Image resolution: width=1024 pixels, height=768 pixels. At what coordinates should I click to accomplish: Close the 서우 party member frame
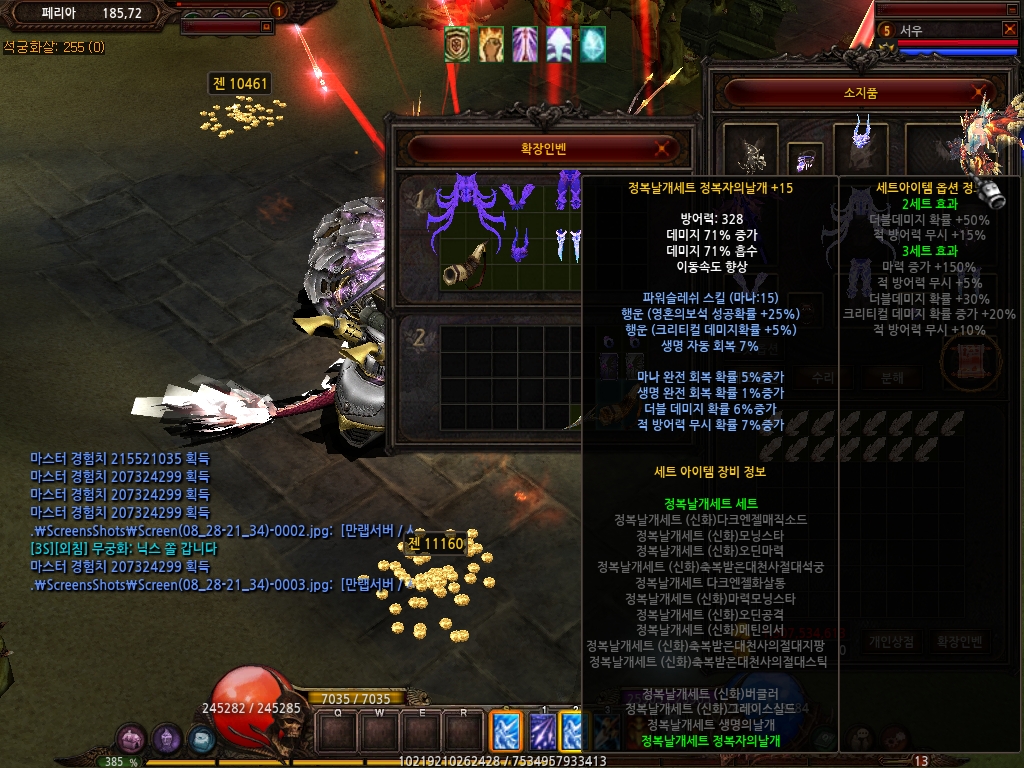tap(1009, 29)
